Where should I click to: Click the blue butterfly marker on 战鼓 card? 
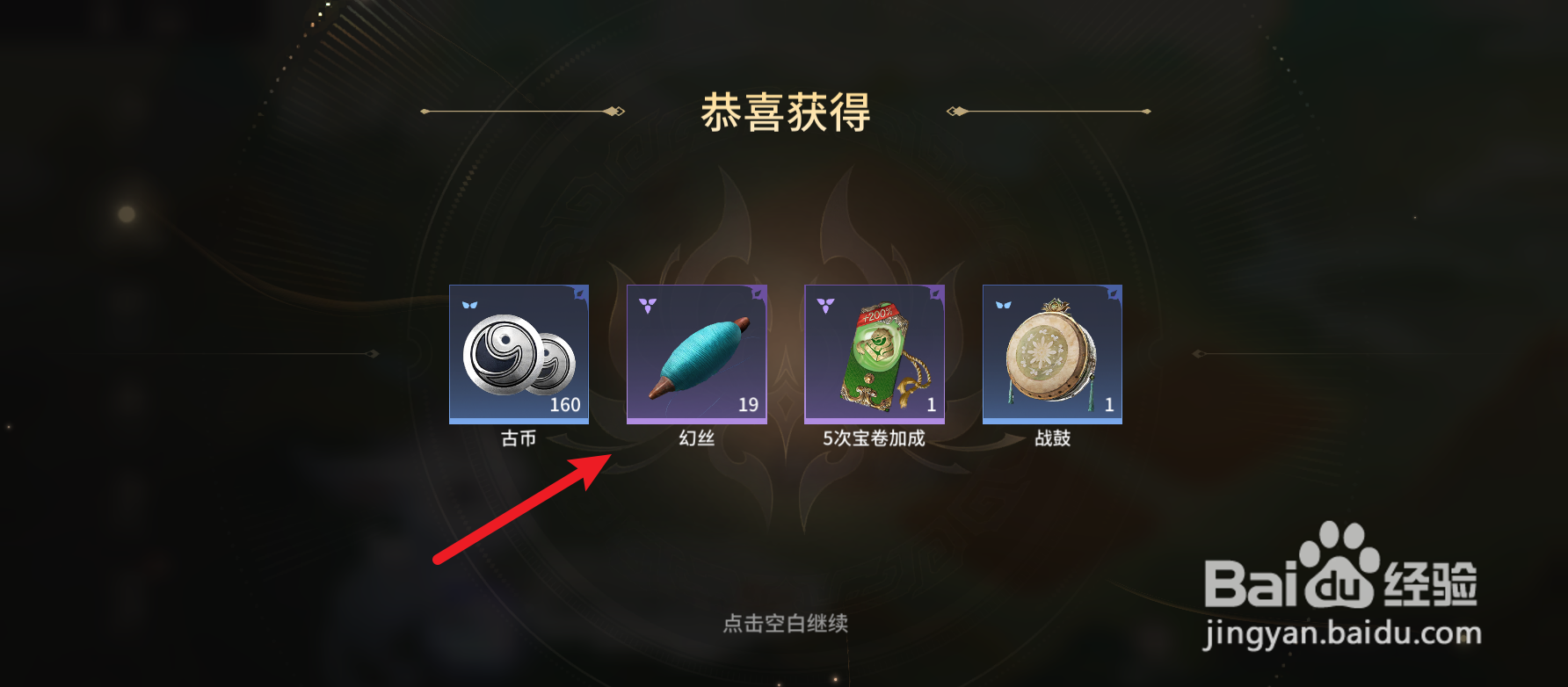(1003, 306)
